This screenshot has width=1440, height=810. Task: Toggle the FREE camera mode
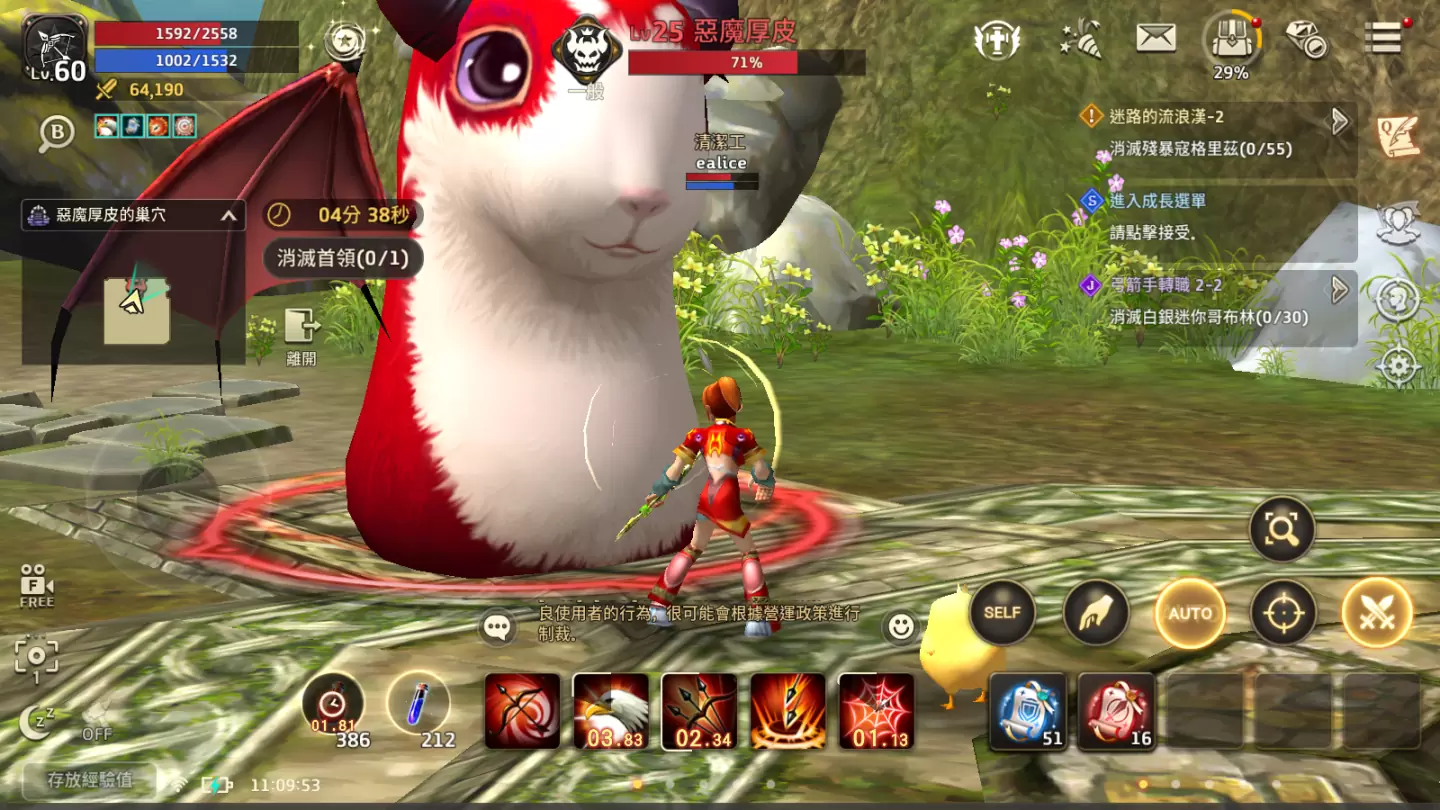pos(36,586)
